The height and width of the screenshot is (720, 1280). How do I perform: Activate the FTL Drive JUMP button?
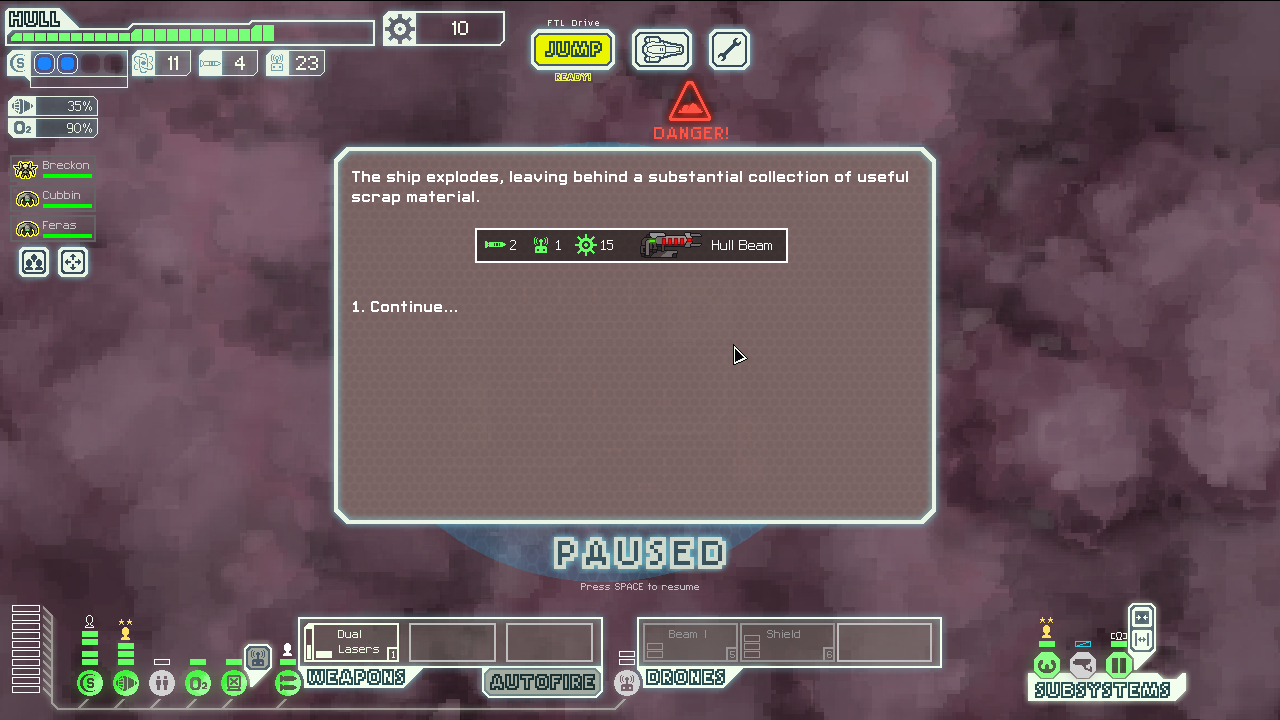click(x=573, y=49)
